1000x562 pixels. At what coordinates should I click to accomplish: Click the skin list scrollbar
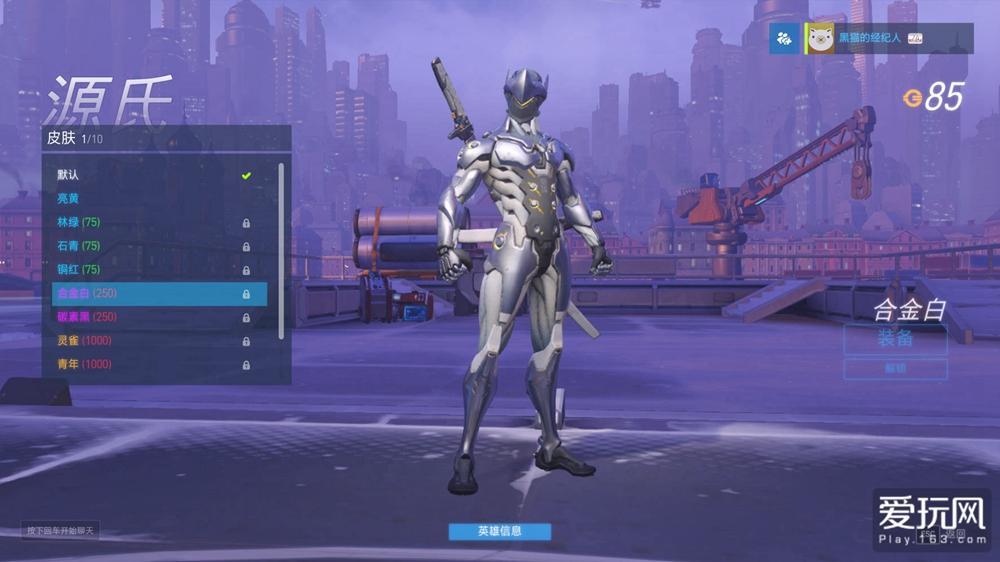click(x=281, y=250)
